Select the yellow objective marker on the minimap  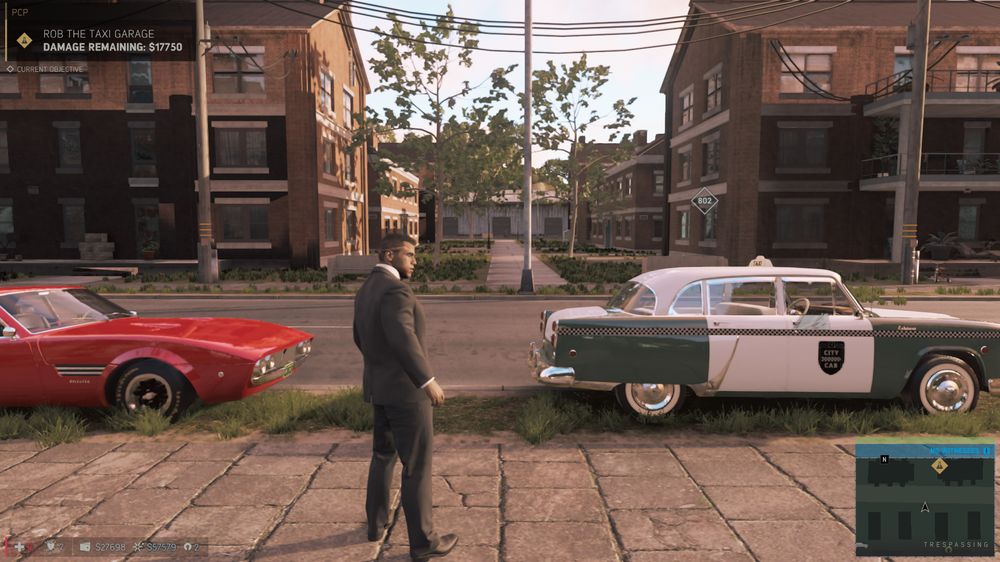pos(940,465)
